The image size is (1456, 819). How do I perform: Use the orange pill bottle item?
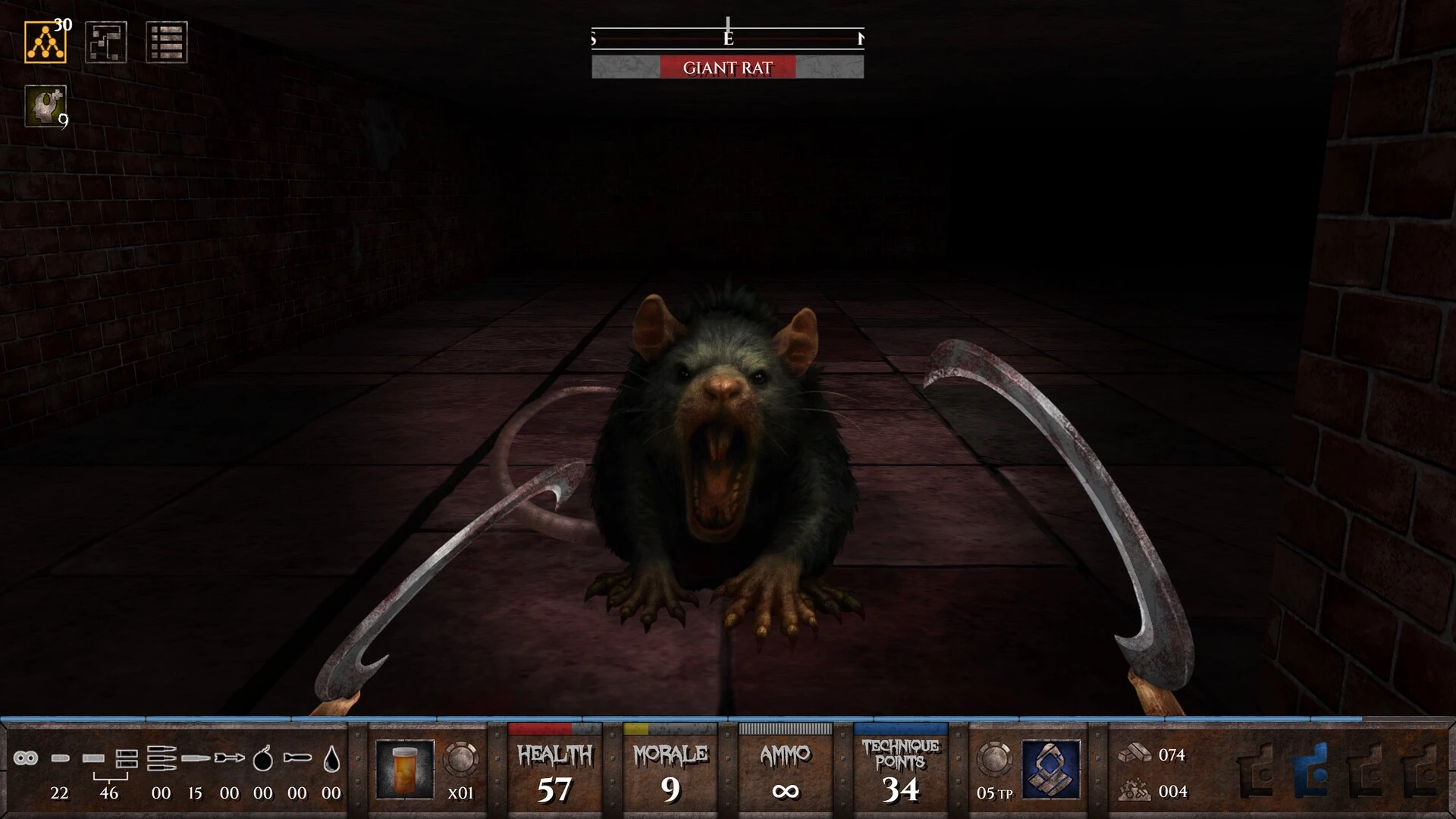pyautogui.click(x=405, y=769)
